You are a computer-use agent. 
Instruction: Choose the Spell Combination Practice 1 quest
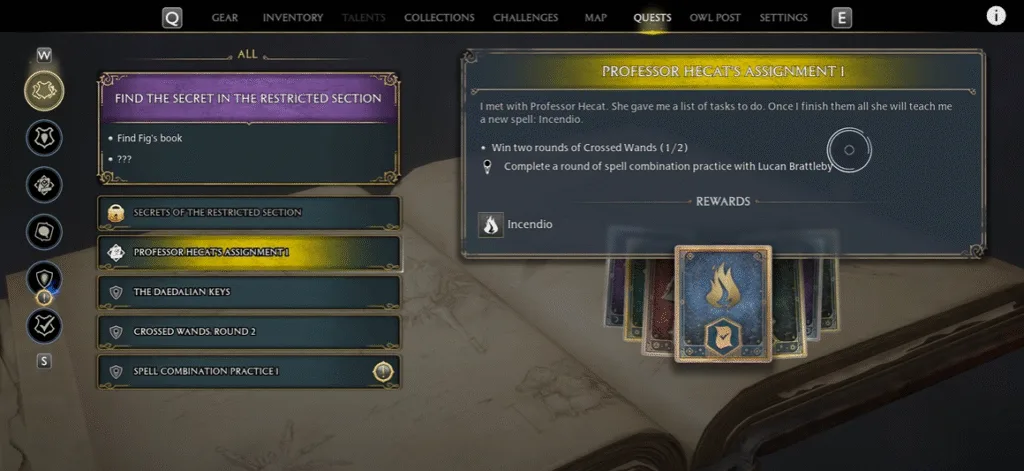[x=249, y=372]
